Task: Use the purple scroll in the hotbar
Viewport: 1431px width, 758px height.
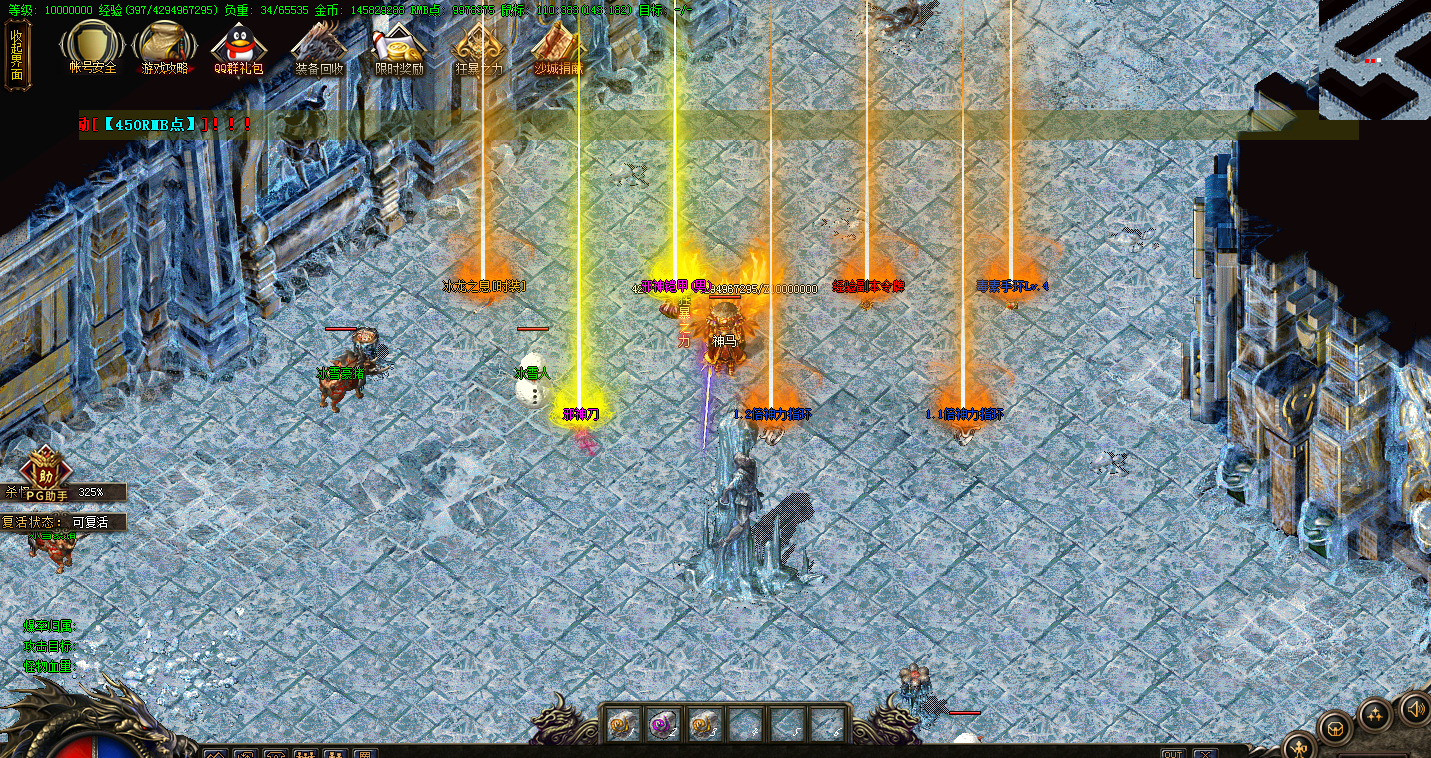Action: [x=662, y=724]
